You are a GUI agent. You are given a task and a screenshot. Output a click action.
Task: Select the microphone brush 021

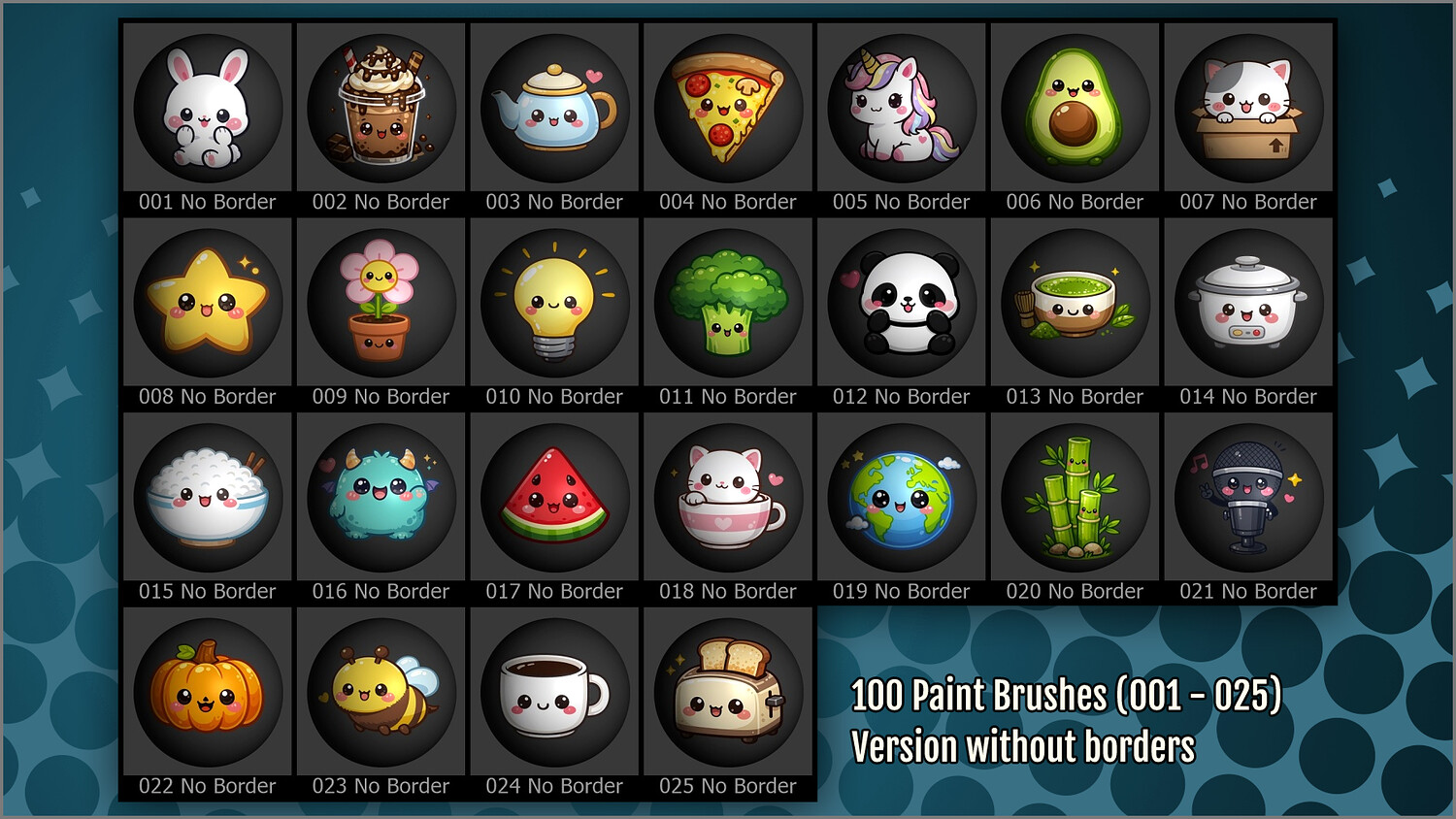point(1248,499)
